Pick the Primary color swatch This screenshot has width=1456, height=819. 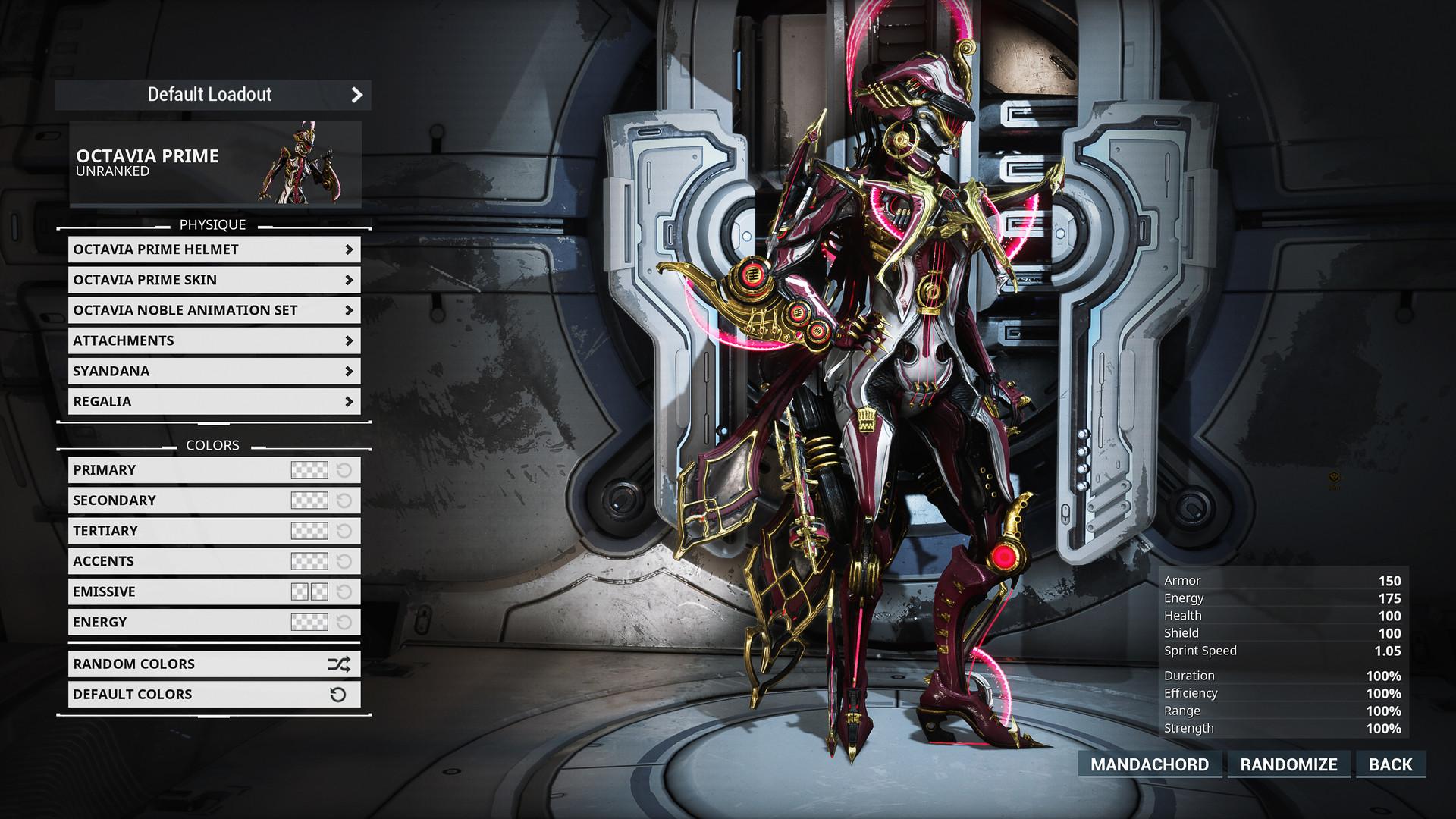[309, 470]
